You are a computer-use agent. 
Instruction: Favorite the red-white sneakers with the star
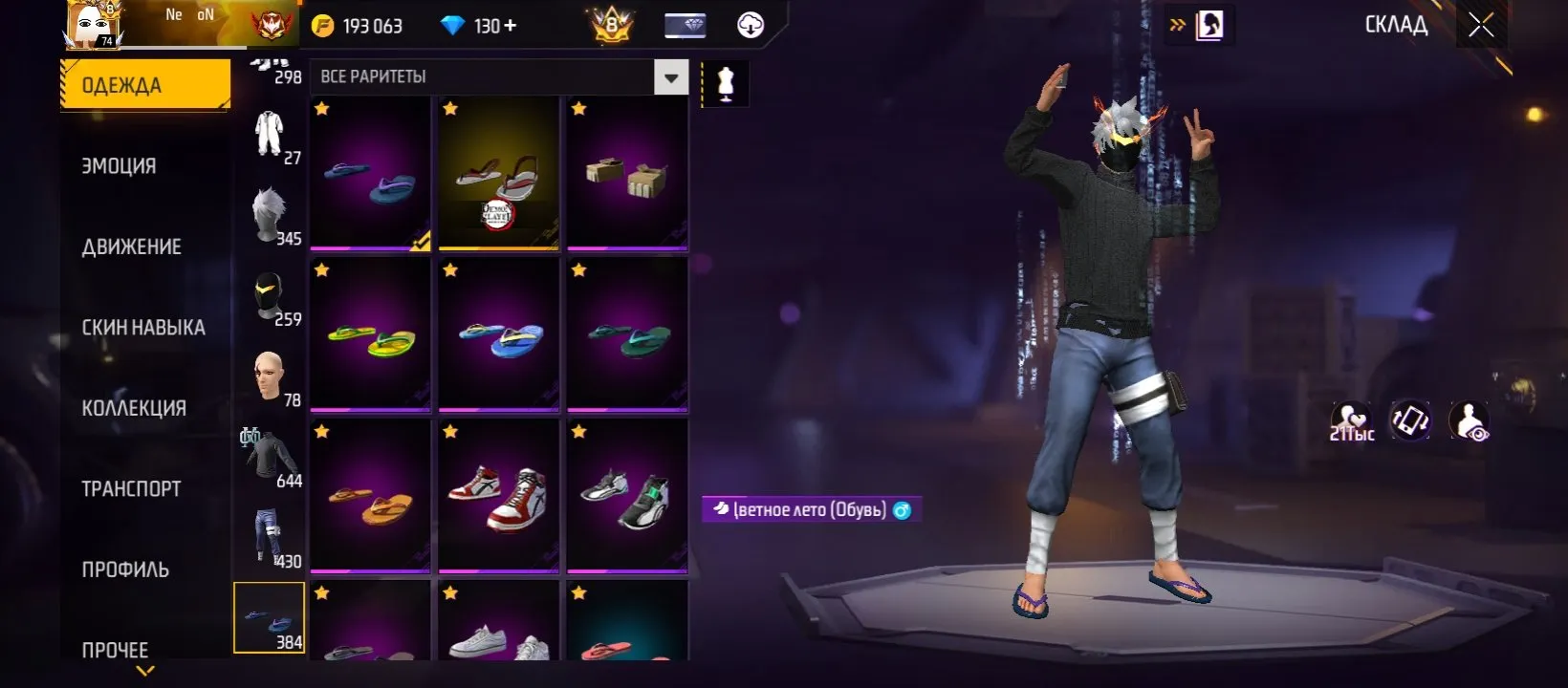pos(450,432)
